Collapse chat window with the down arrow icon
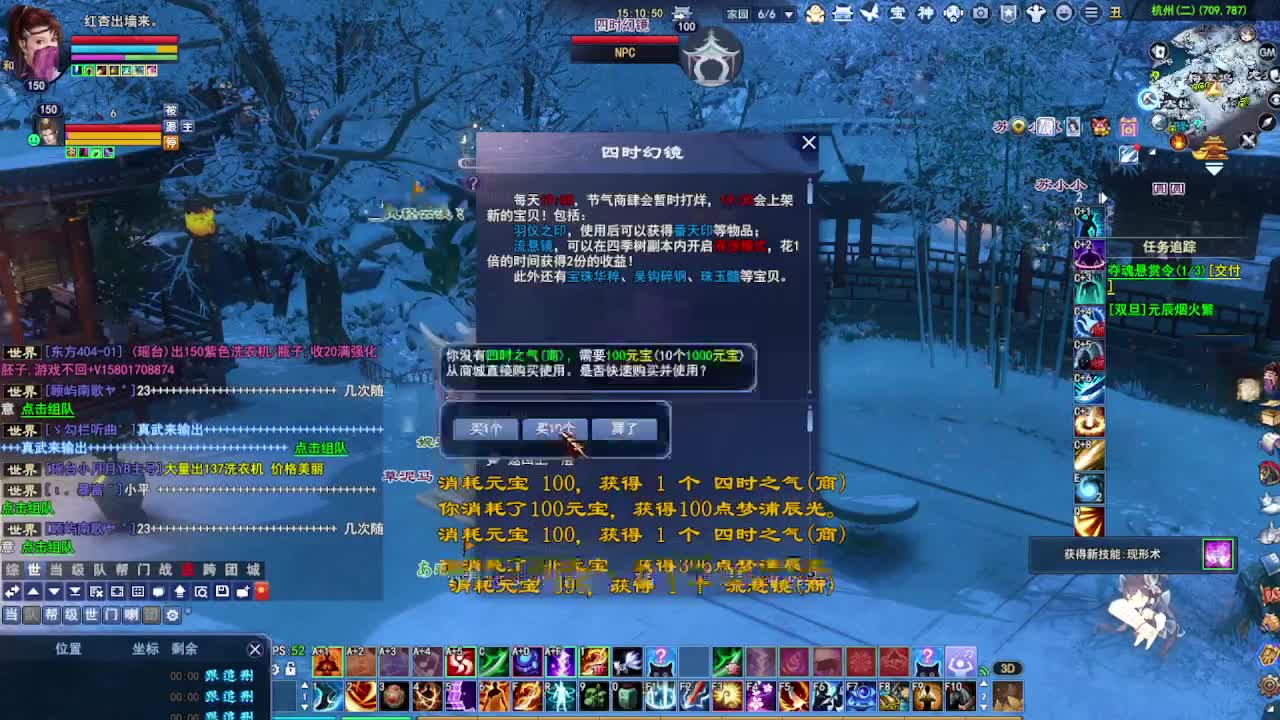Viewport: 1280px width, 720px height. tap(54, 592)
